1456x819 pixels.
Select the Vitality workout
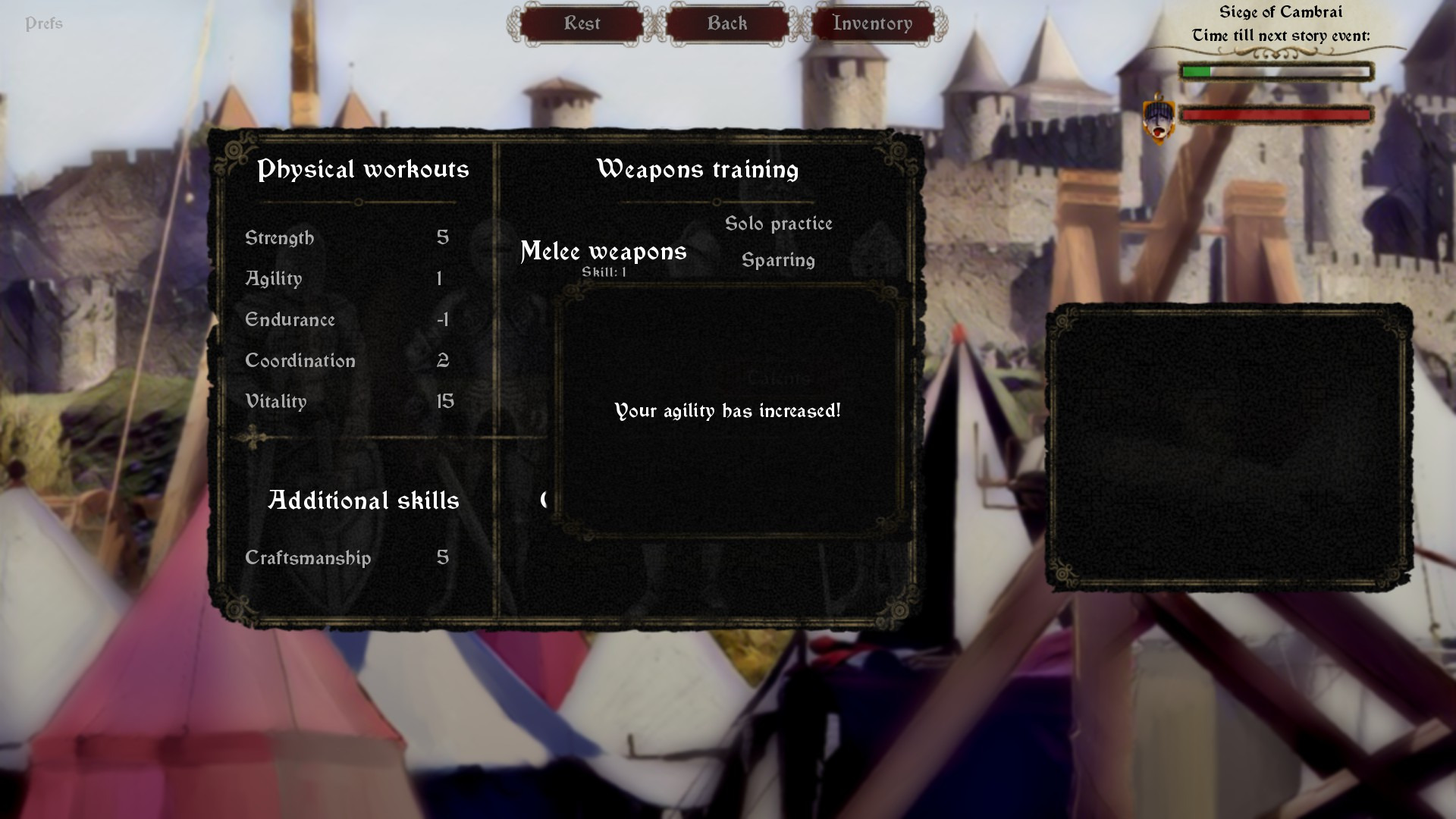pos(275,402)
